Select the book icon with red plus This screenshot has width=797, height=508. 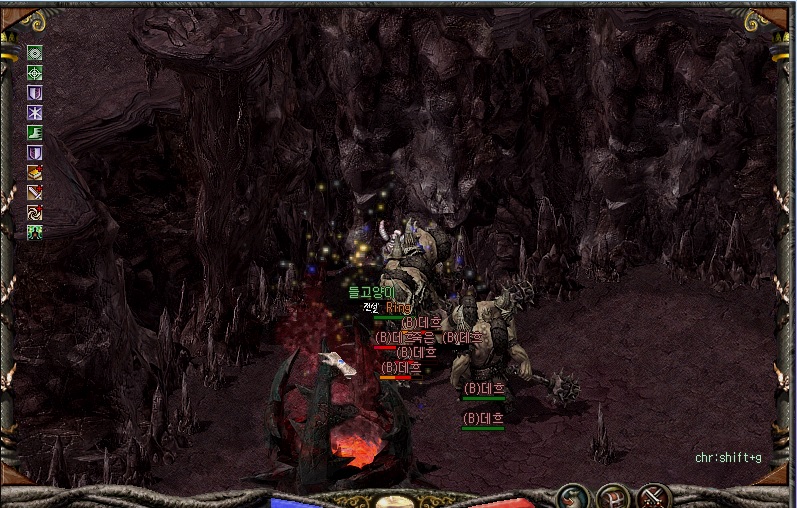(34, 172)
